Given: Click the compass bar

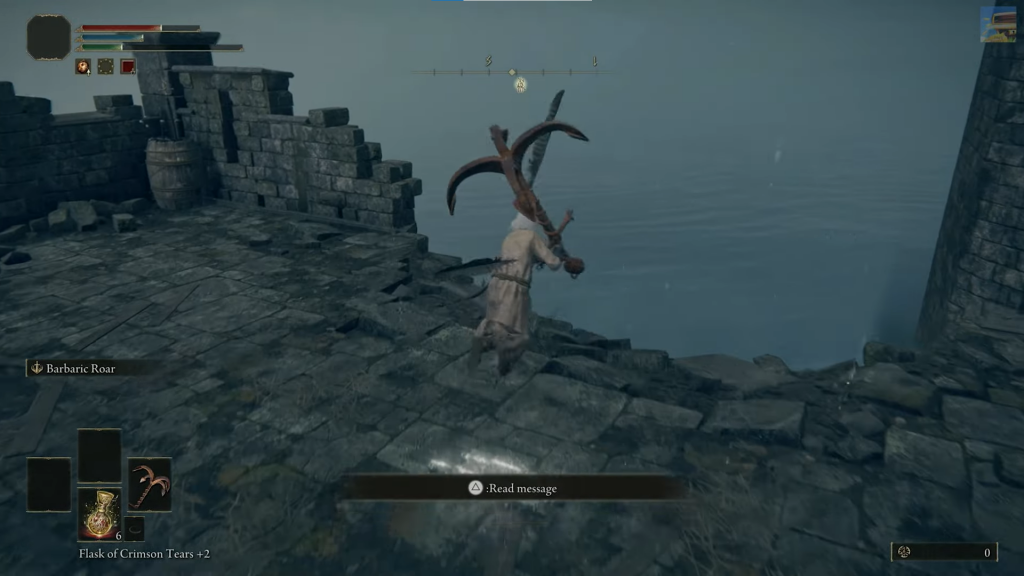Looking at the screenshot, I should (512, 72).
